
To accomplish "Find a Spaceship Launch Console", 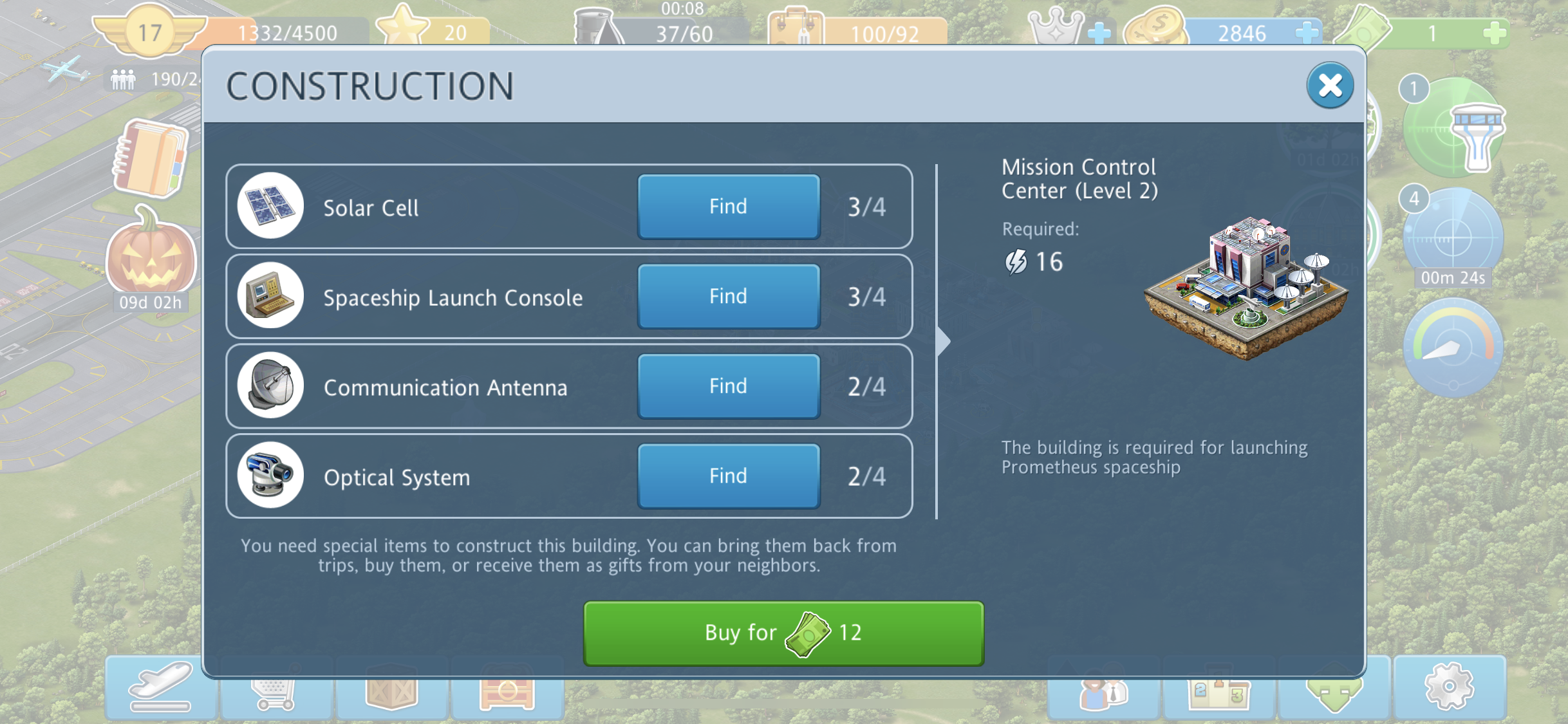I will coord(728,297).
